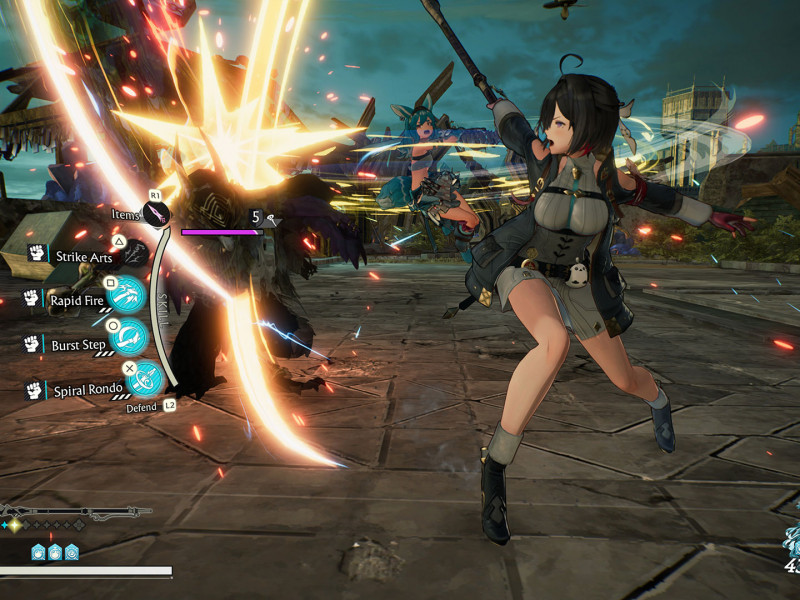Trigger the Spiral Rondo skill
Viewport: 800px width, 600px height.
click(146, 380)
